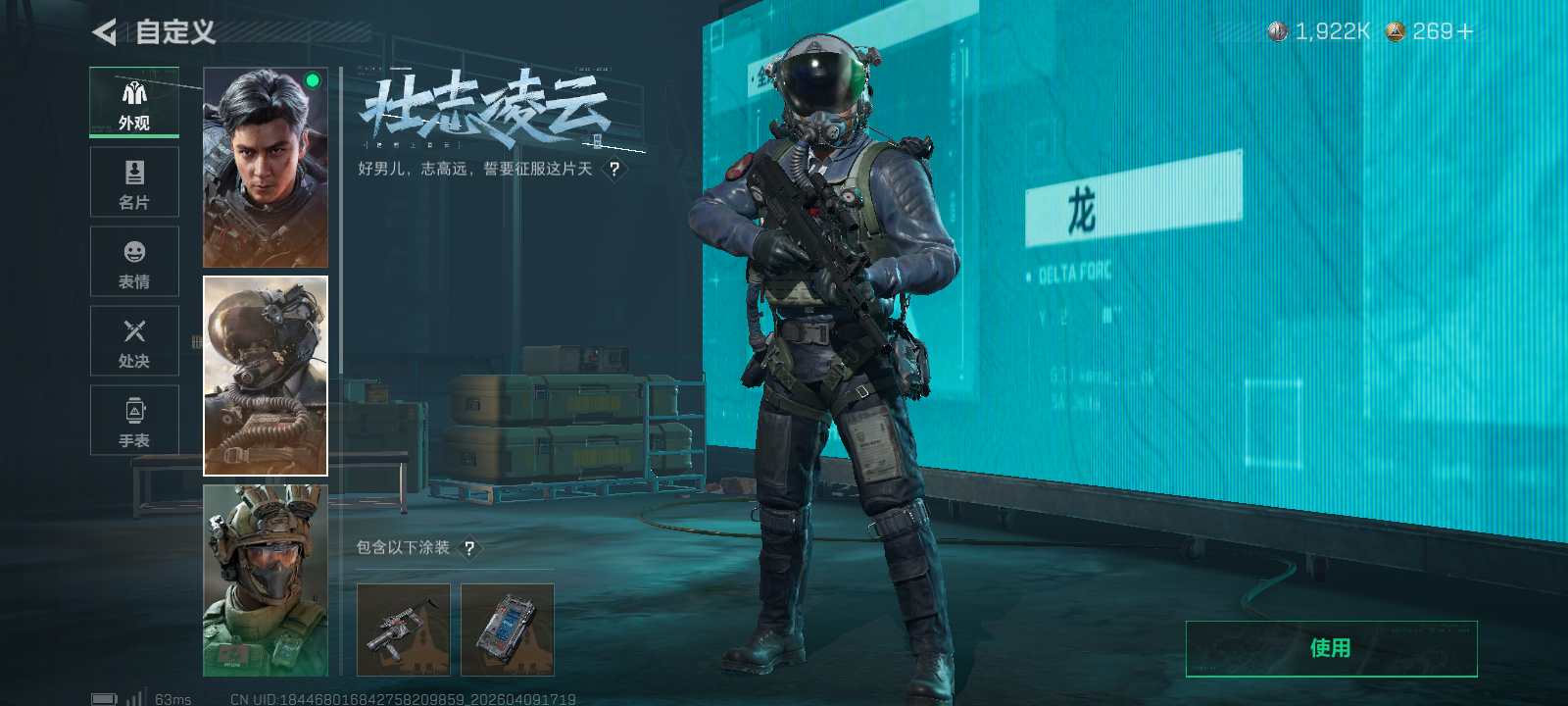Select the top character portrait thumbnail

266,167
